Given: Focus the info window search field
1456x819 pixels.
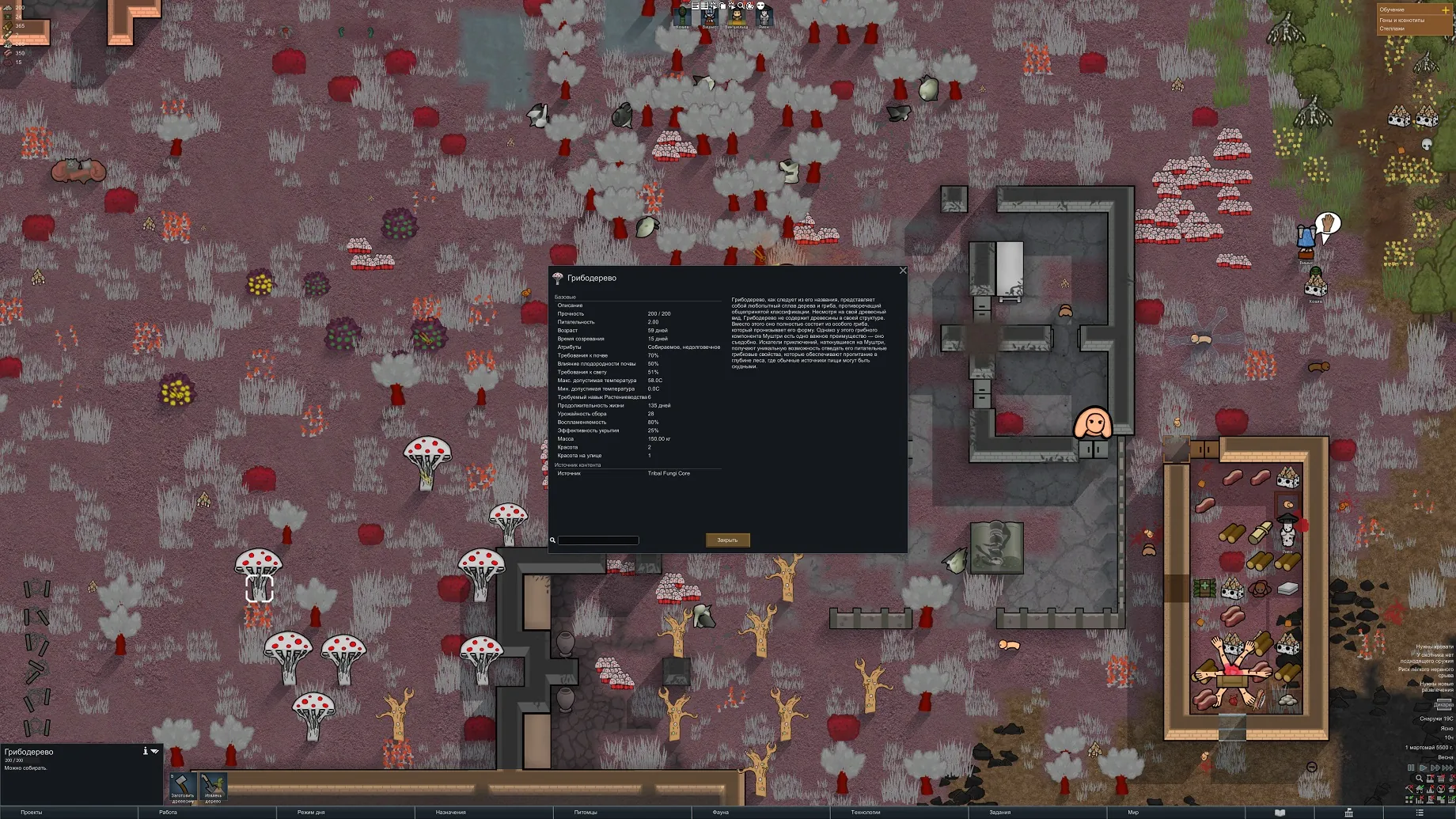Looking at the screenshot, I should point(598,540).
